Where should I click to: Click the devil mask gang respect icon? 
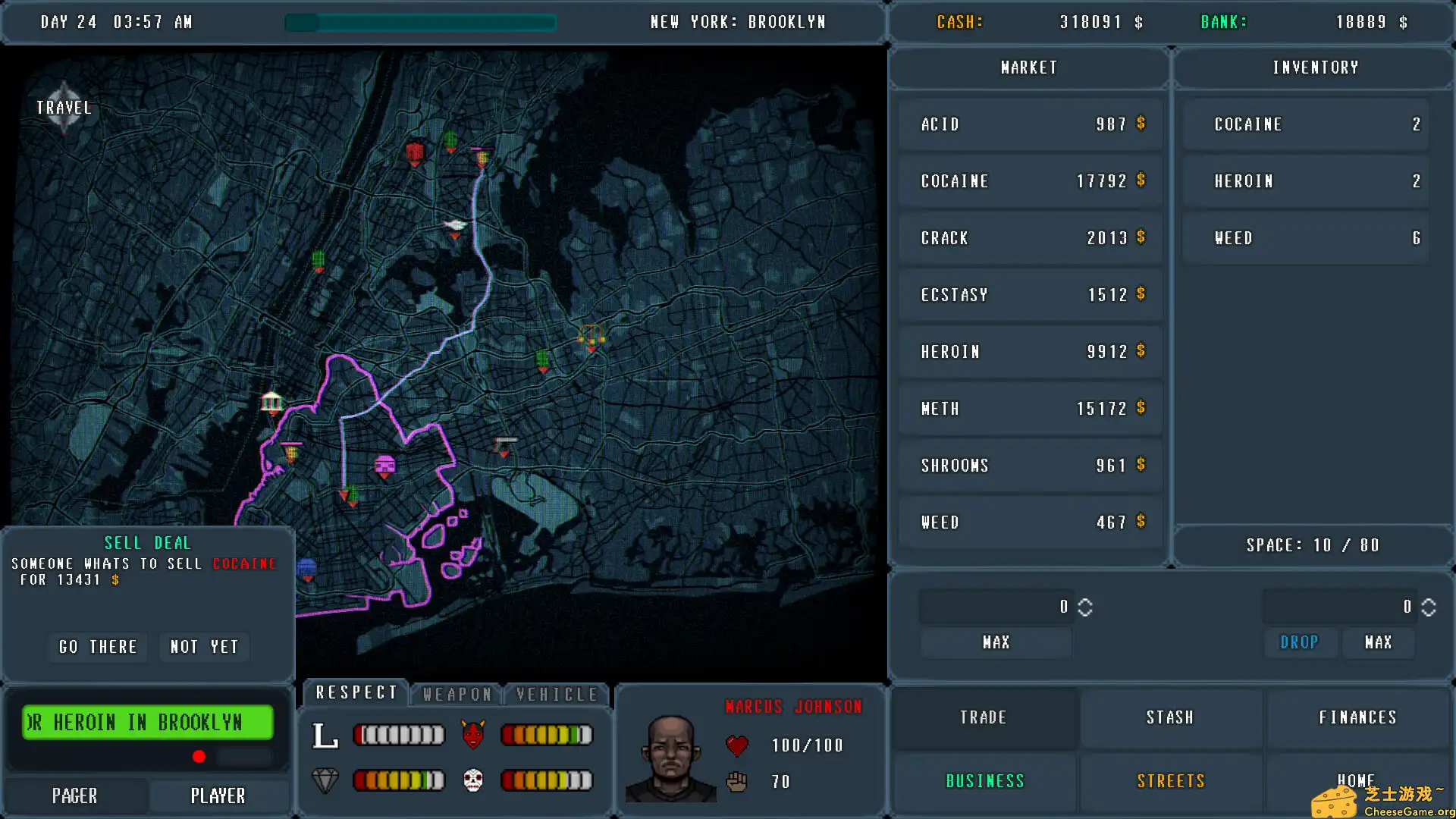point(473,734)
